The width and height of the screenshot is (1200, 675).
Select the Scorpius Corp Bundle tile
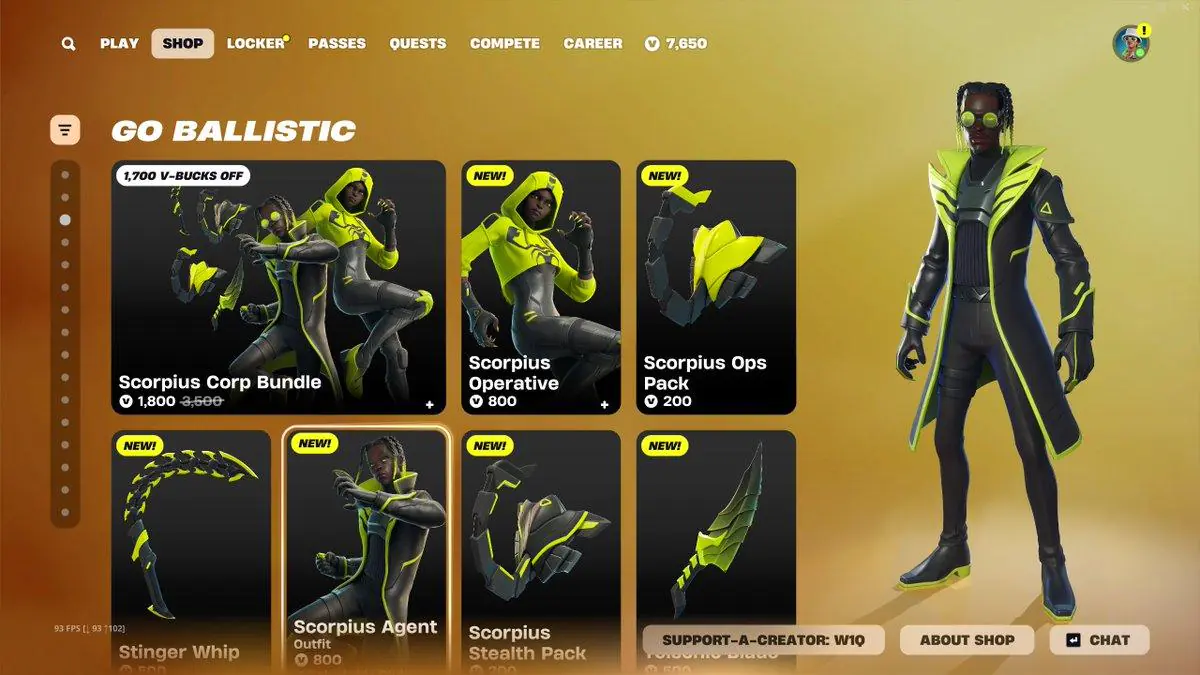[x=278, y=287]
